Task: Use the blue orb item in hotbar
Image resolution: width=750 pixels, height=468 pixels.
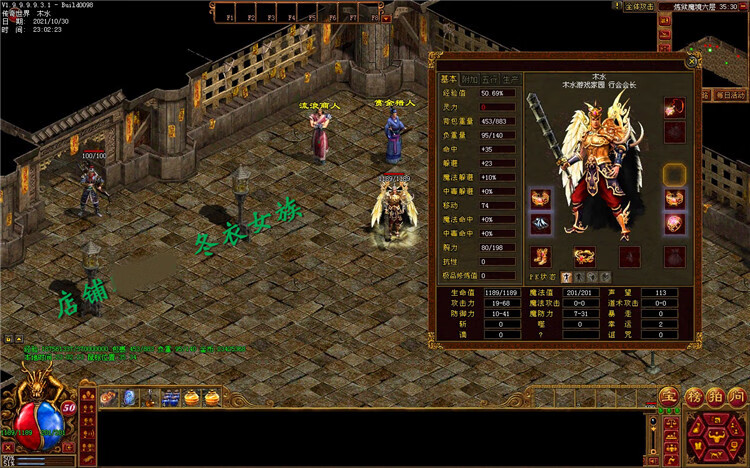Action: (x=129, y=398)
